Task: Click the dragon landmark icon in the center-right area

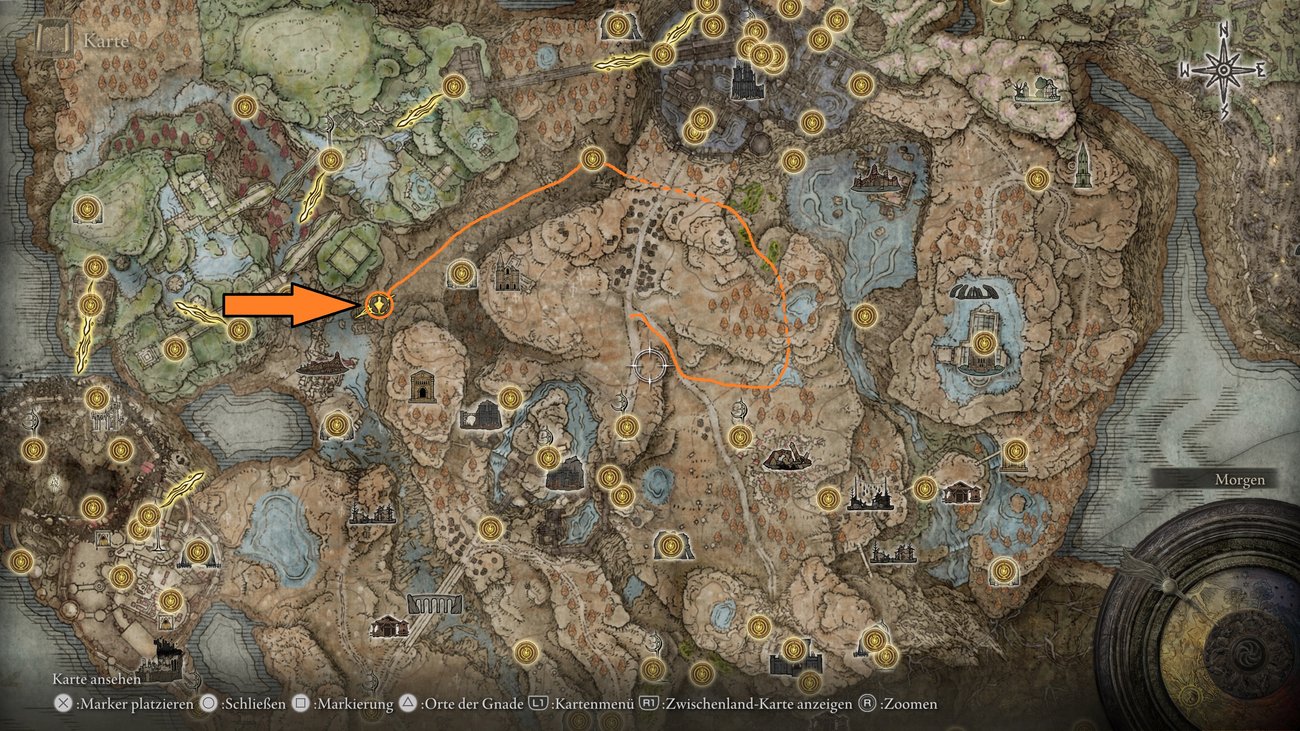Action: click(x=787, y=460)
